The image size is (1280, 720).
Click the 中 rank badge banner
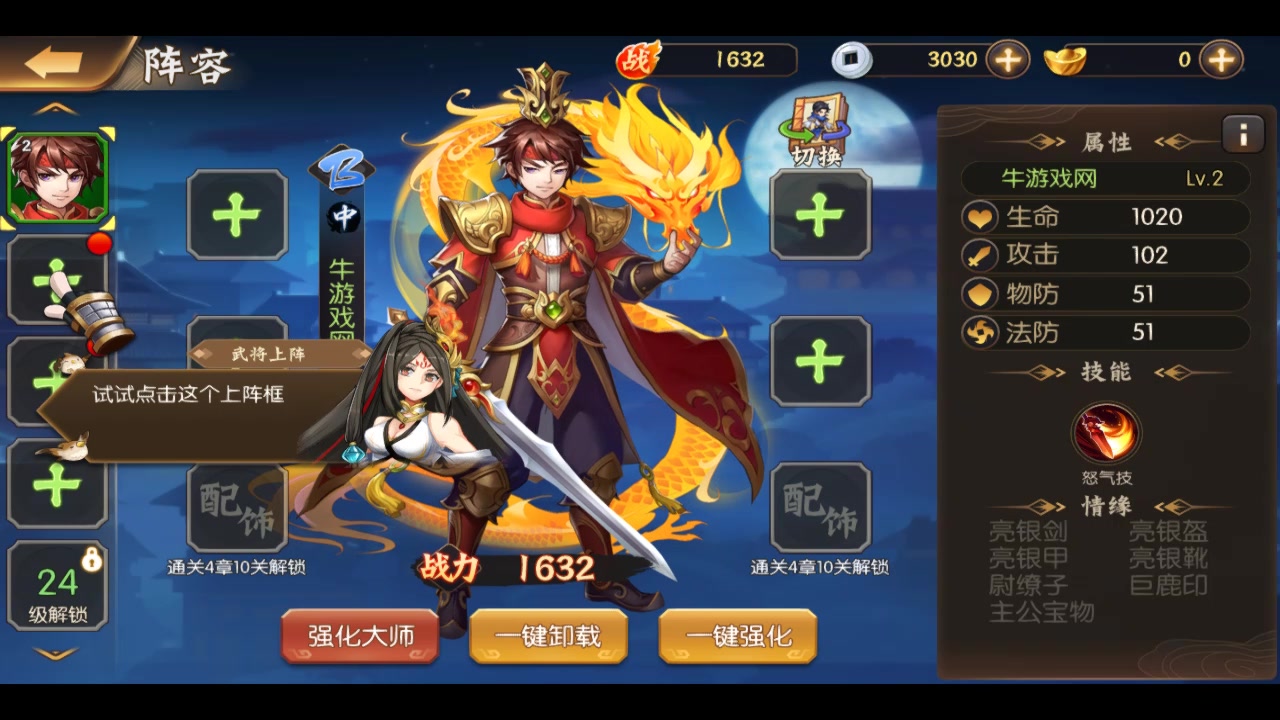point(342,216)
